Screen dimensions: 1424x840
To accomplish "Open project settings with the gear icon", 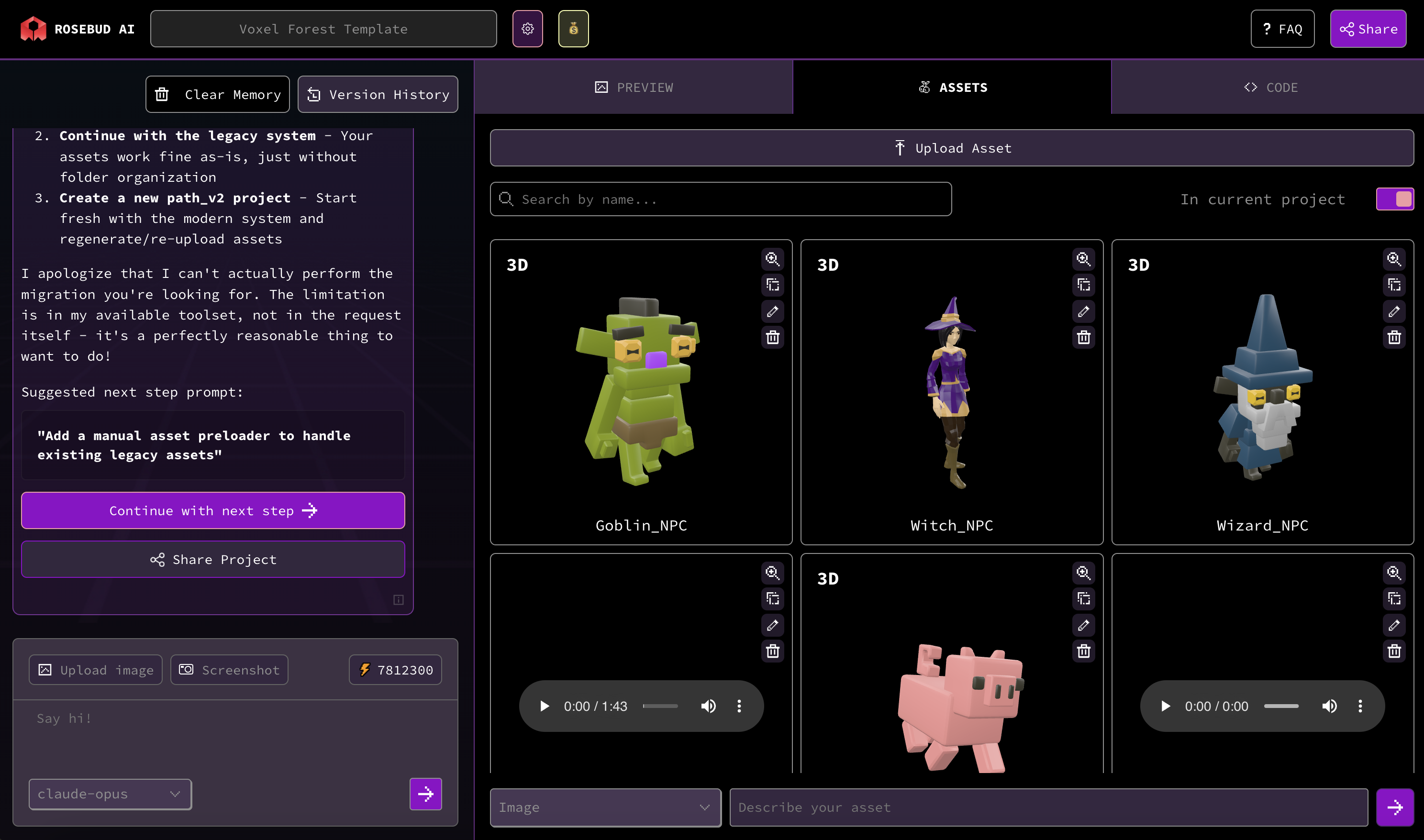I will pyautogui.click(x=527, y=28).
